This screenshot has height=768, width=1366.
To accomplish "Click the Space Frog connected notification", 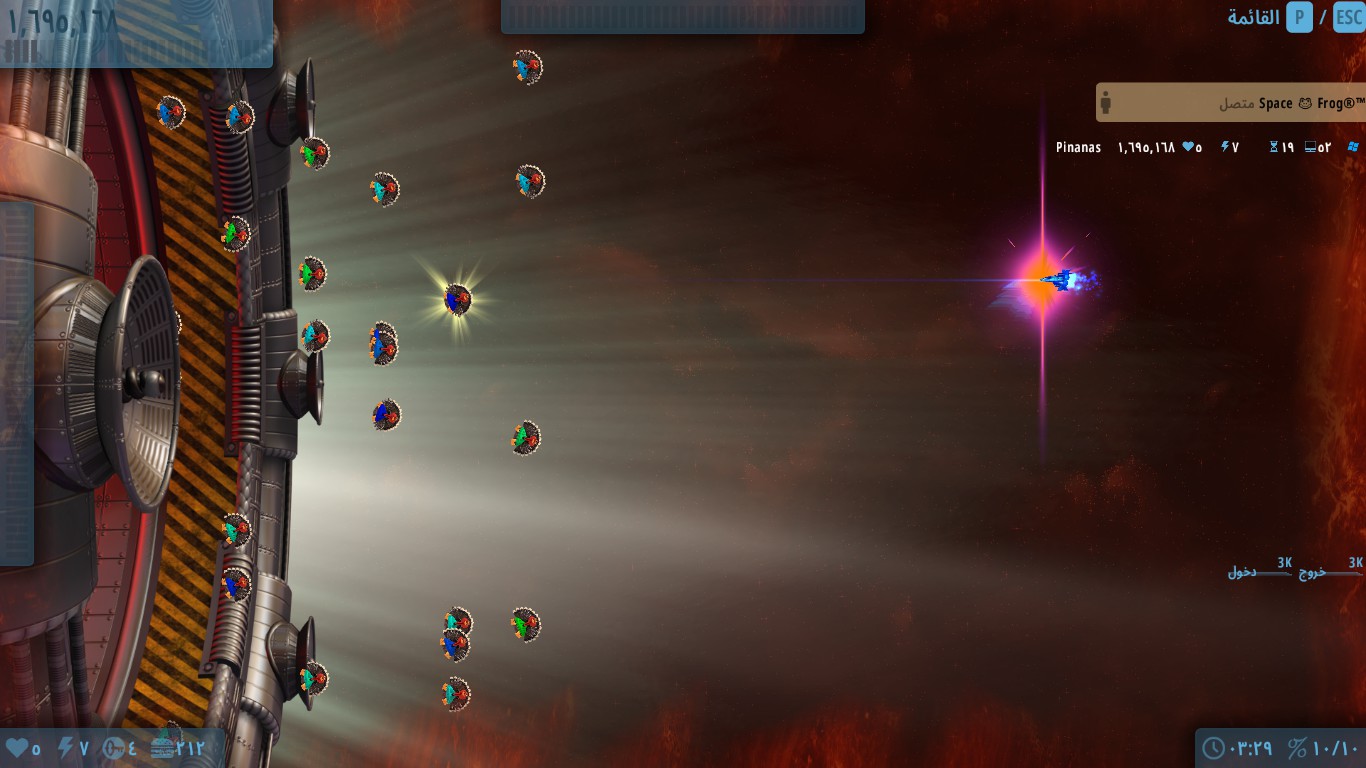I will (x=1230, y=103).
